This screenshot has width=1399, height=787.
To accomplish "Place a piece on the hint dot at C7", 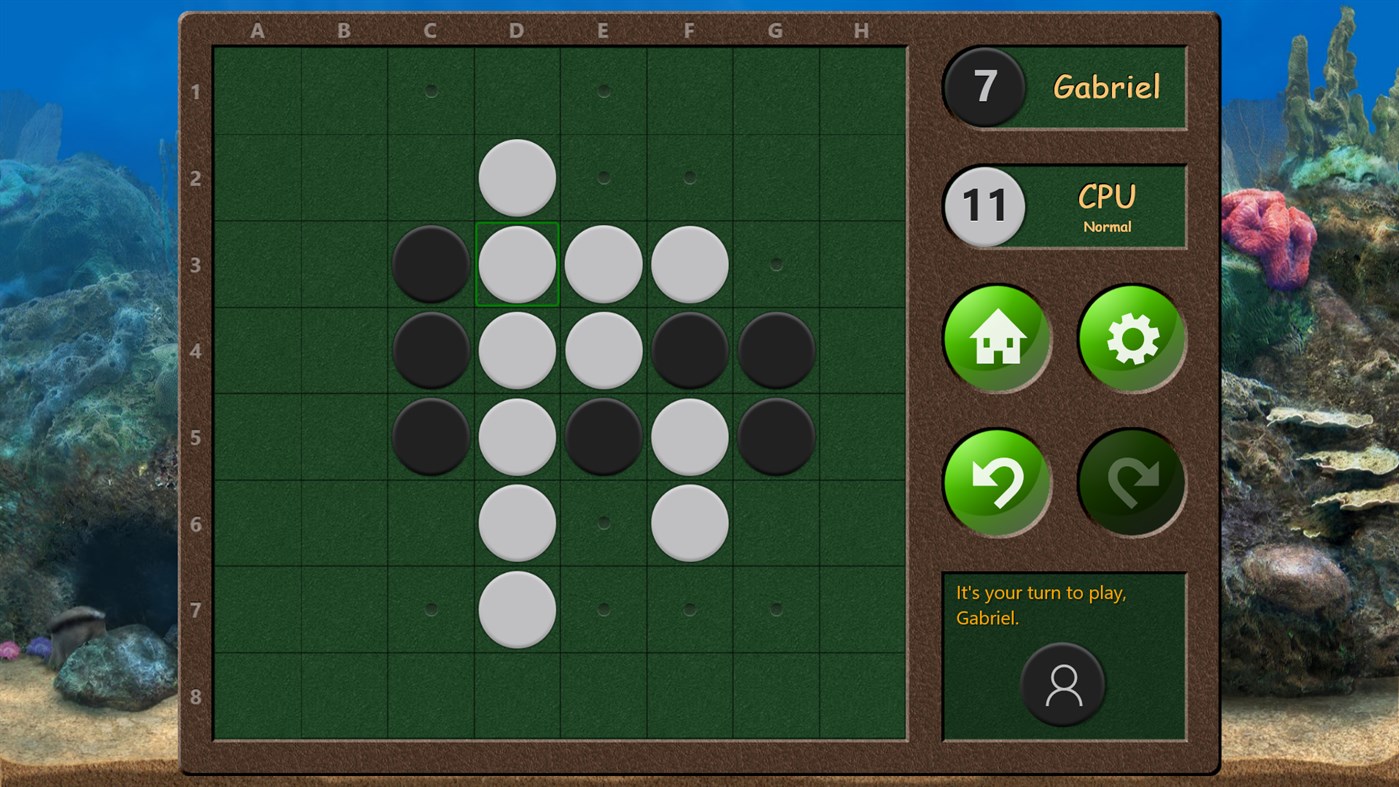I will coord(430,607).
